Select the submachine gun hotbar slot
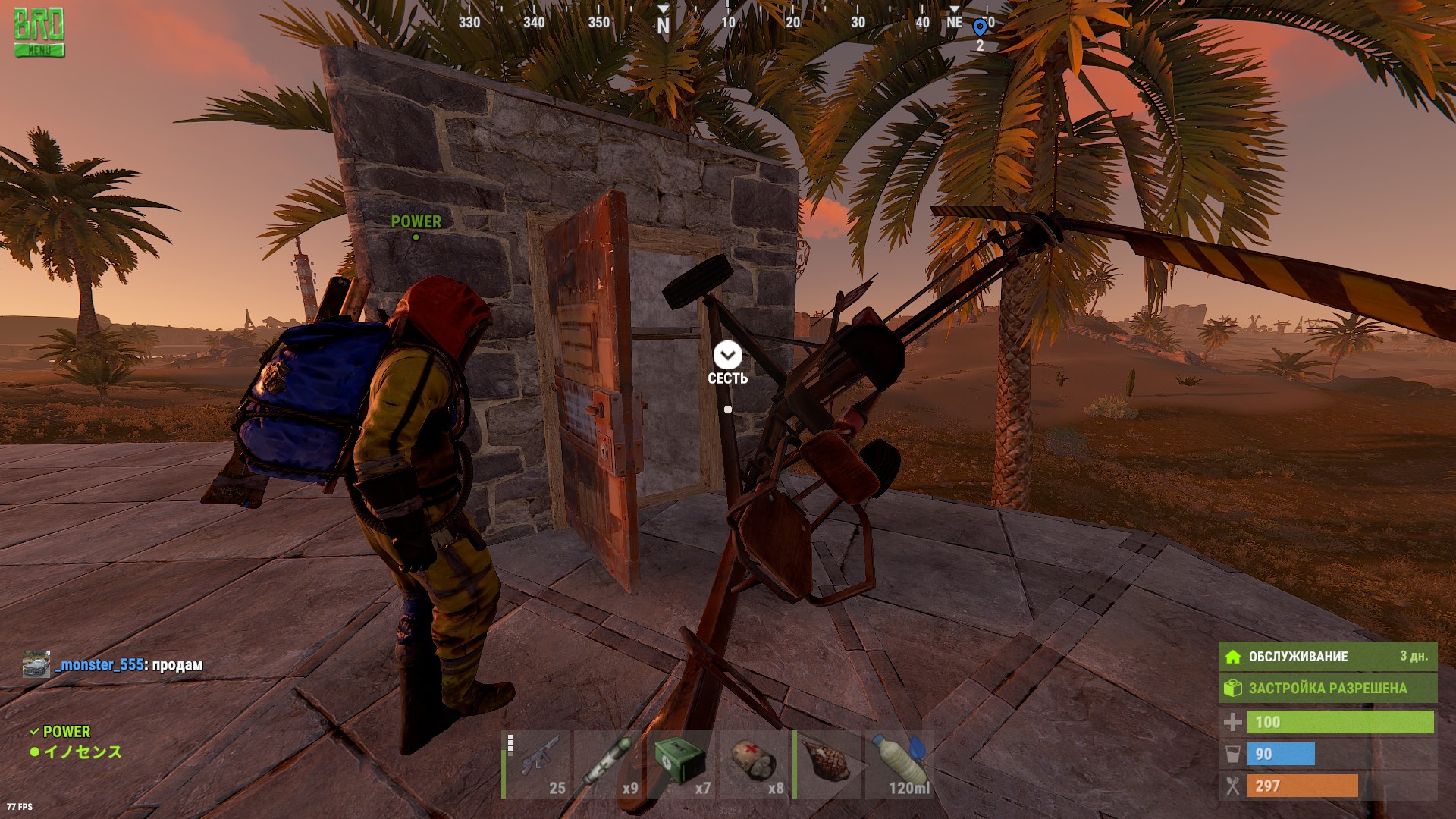Viewport: 1456px width, 819px height. (x=538, y=764)
